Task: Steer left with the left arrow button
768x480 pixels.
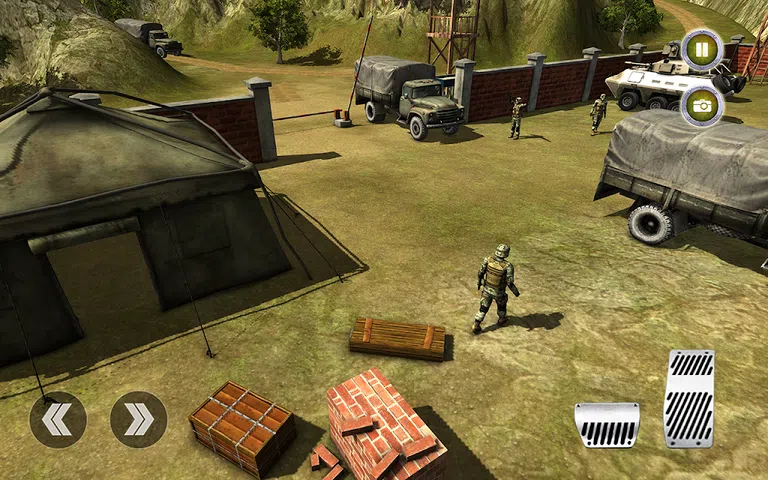Action: point(58,419)
